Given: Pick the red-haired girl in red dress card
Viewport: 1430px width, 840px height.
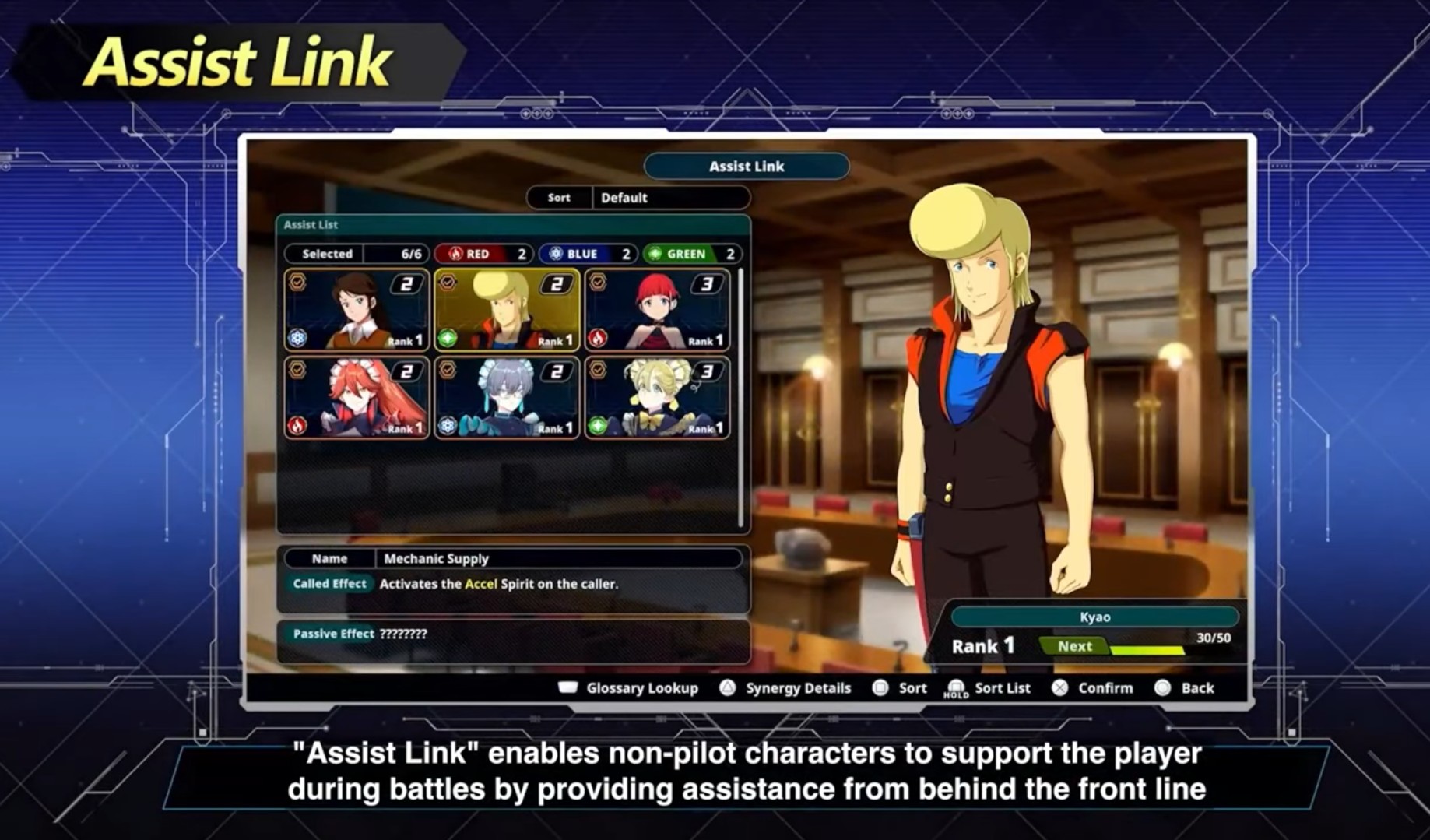Looking at the screenshot, I should pyautogui.click(x=657, y=311).
